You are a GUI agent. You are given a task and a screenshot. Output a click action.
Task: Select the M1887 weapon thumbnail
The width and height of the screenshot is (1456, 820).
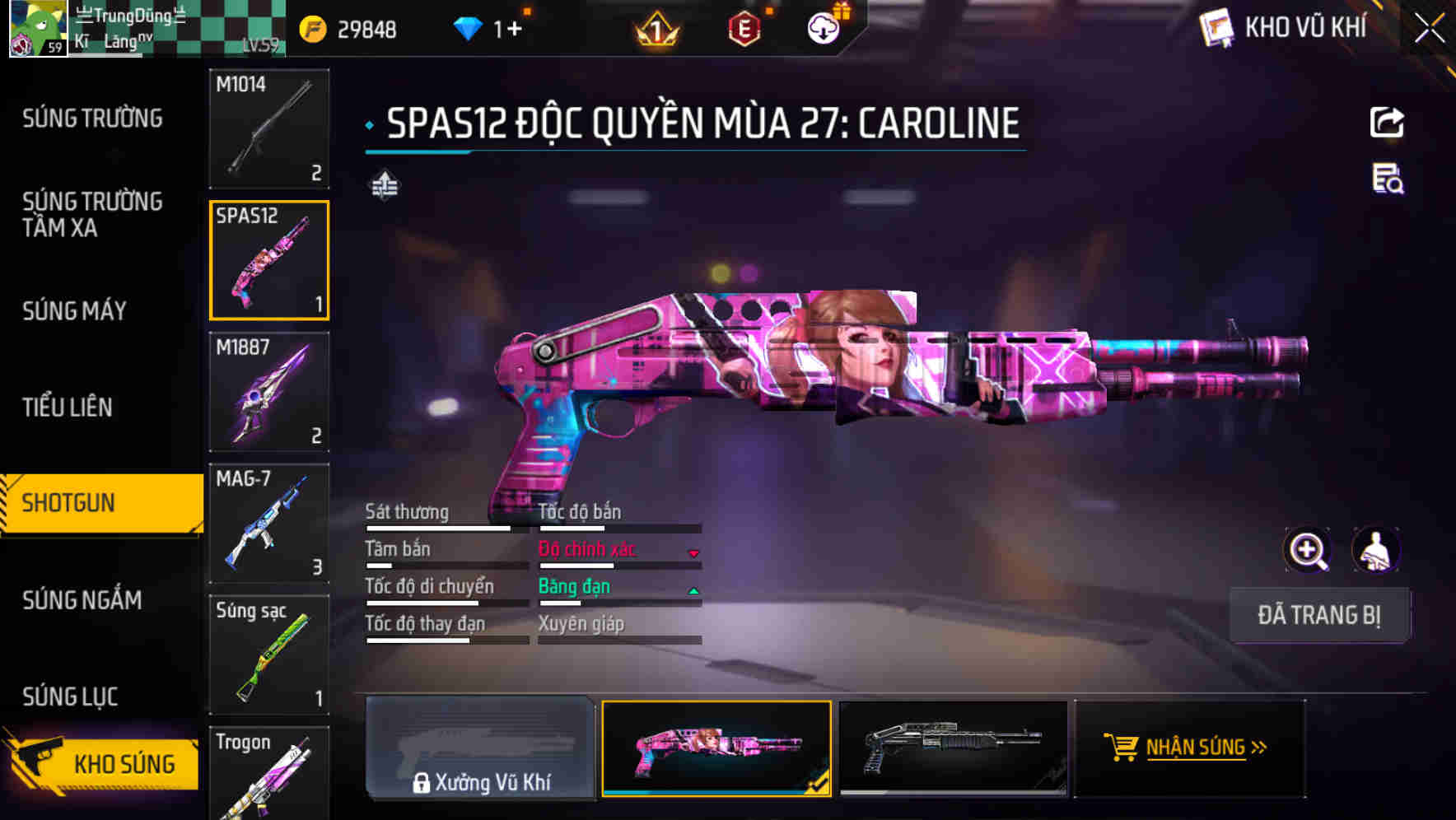point(269,393)
